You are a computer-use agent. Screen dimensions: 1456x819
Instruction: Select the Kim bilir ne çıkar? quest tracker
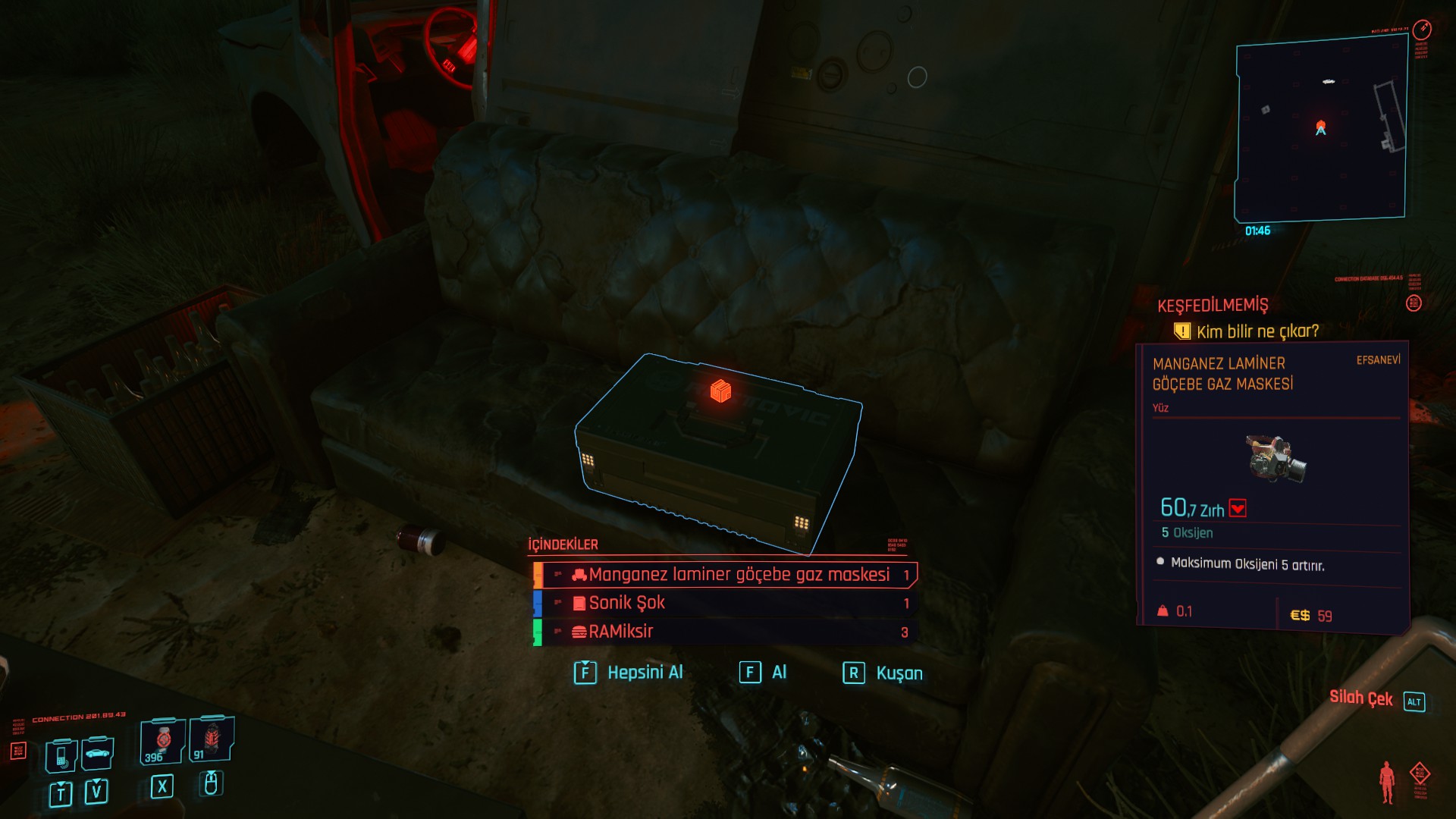[1257, 331]
